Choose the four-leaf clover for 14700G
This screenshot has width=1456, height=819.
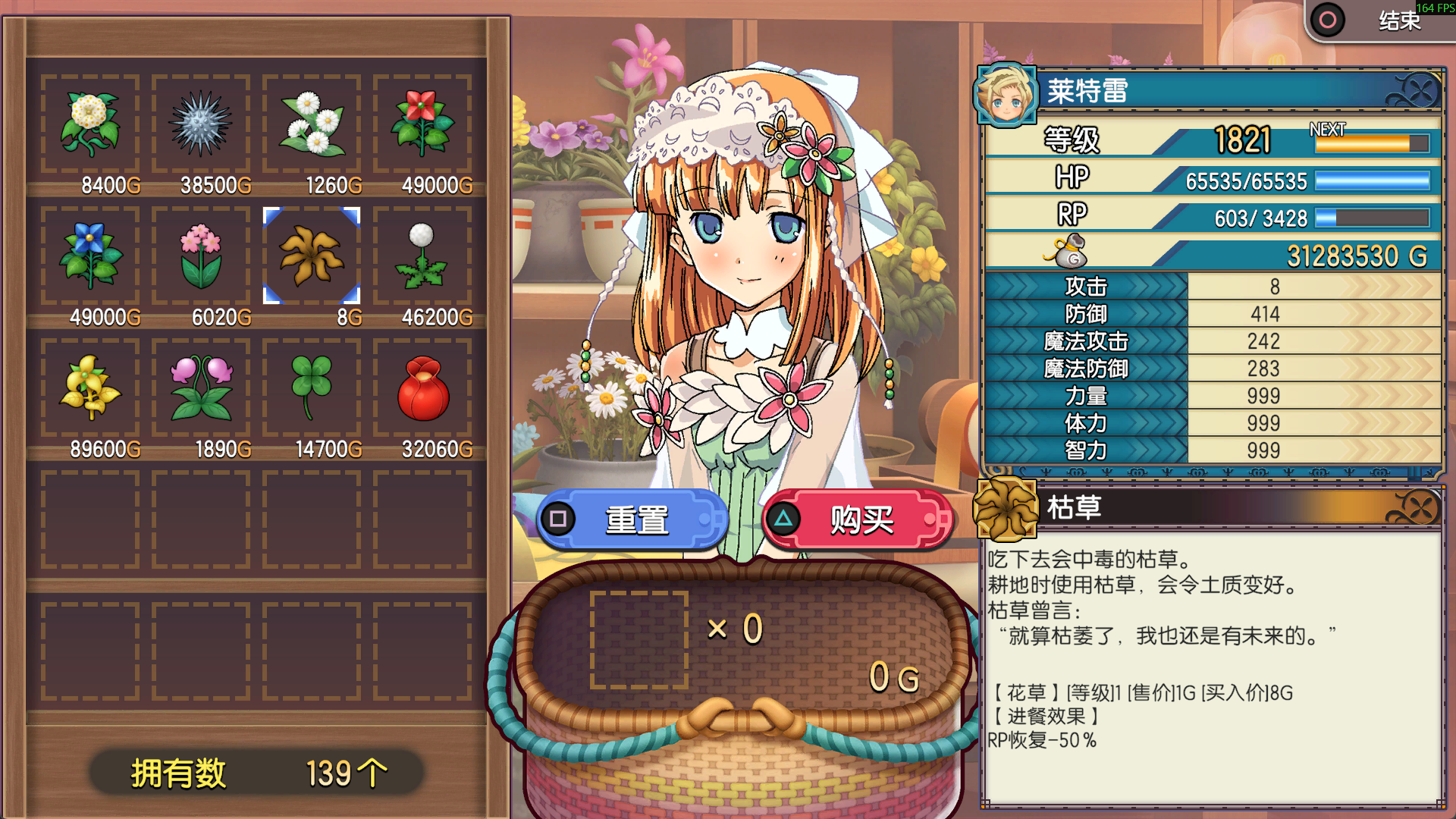[312, 388]
